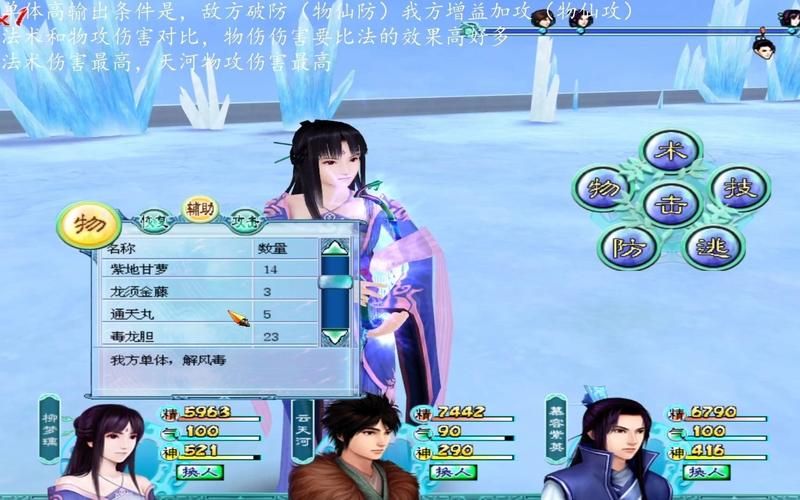Switch to the 恢复 (recovery) item tab
Image resolution: width=800 pixels, height=500 pixels.
[x=152, y=219]
